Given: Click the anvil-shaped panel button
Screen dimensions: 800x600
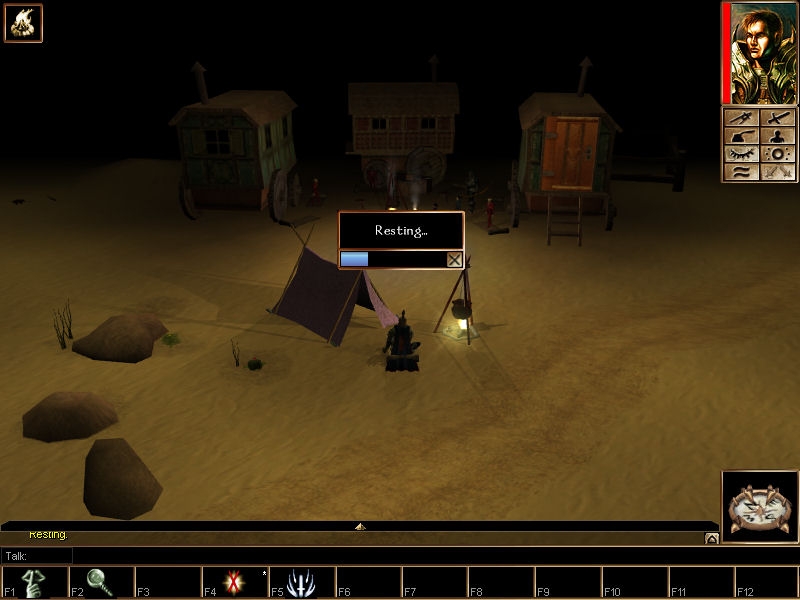Looking at the screenshot, I should (740, 136).
